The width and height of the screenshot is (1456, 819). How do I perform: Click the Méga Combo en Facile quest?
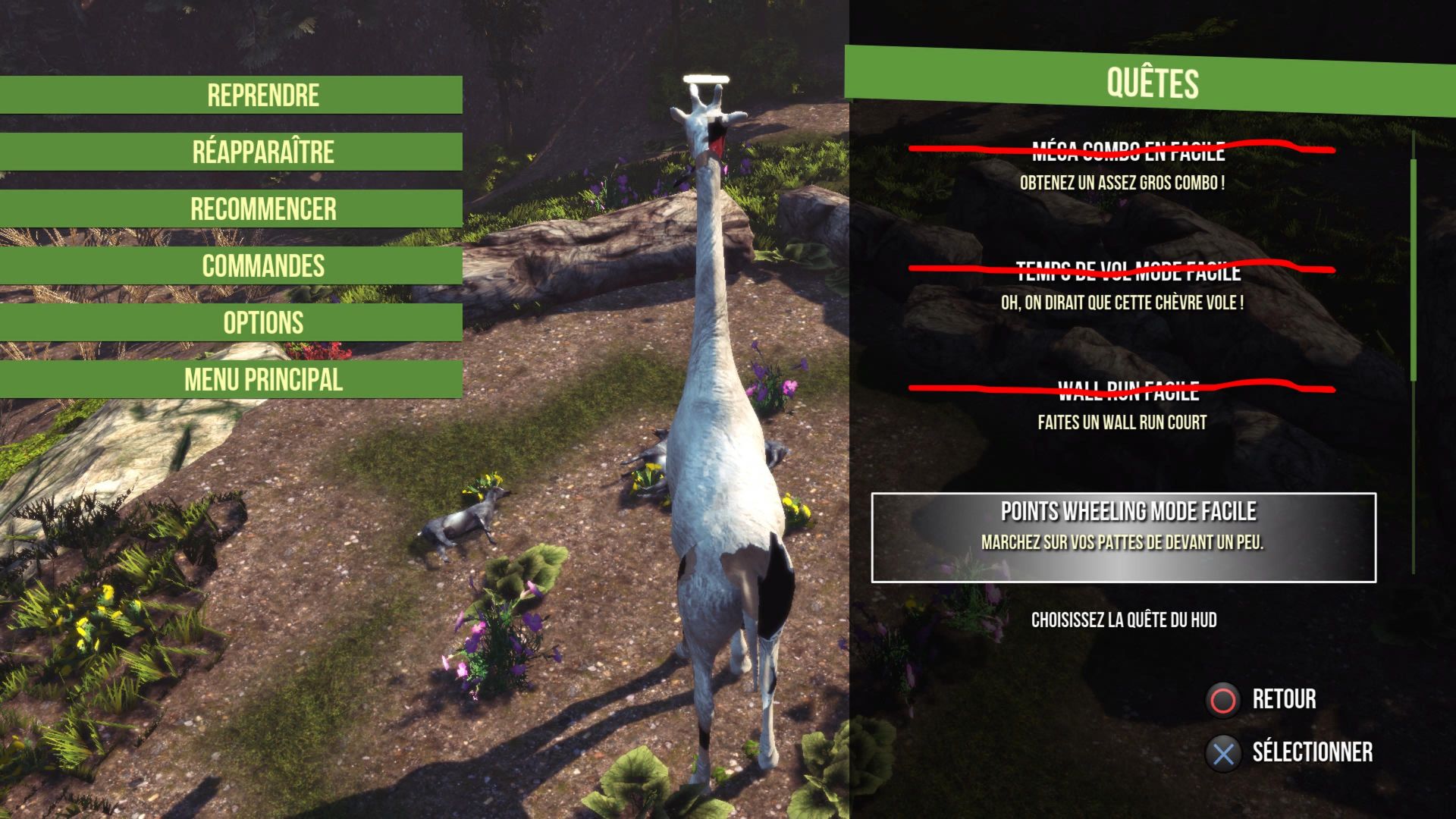pos(1123,165)
